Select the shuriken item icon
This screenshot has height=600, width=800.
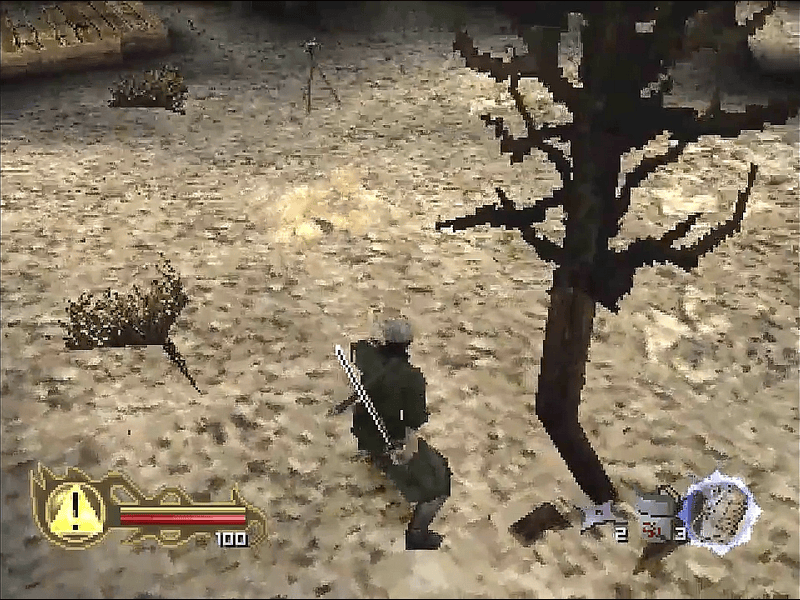coord(598,517)
